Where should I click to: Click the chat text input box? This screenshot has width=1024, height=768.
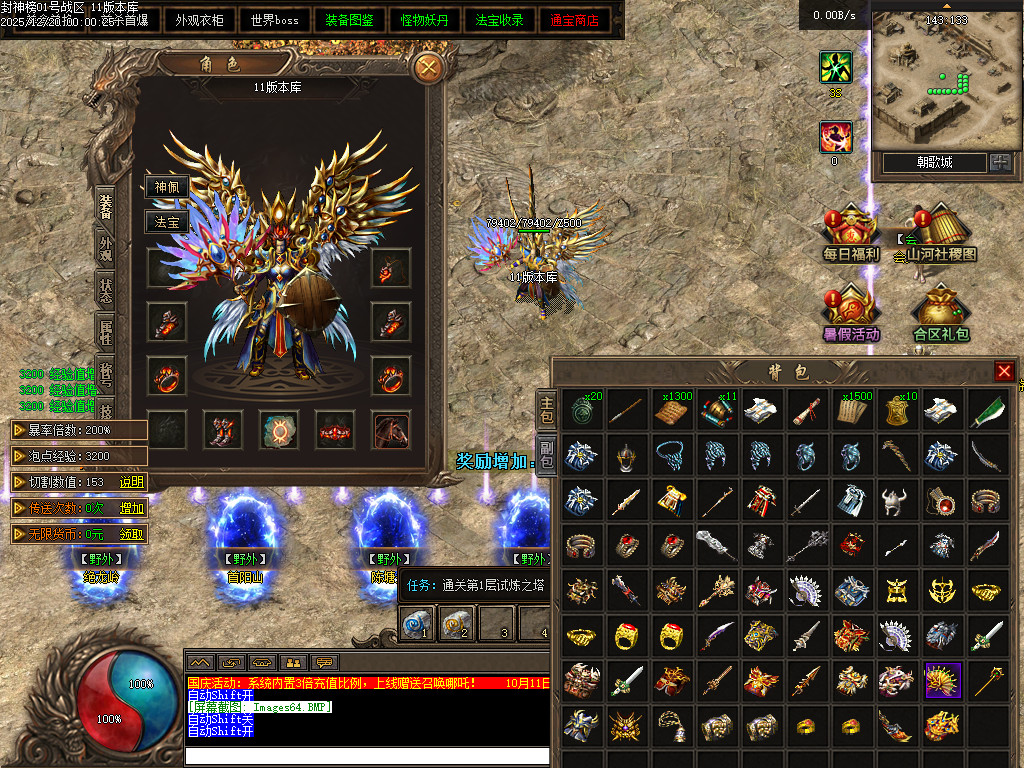point(366,755)
